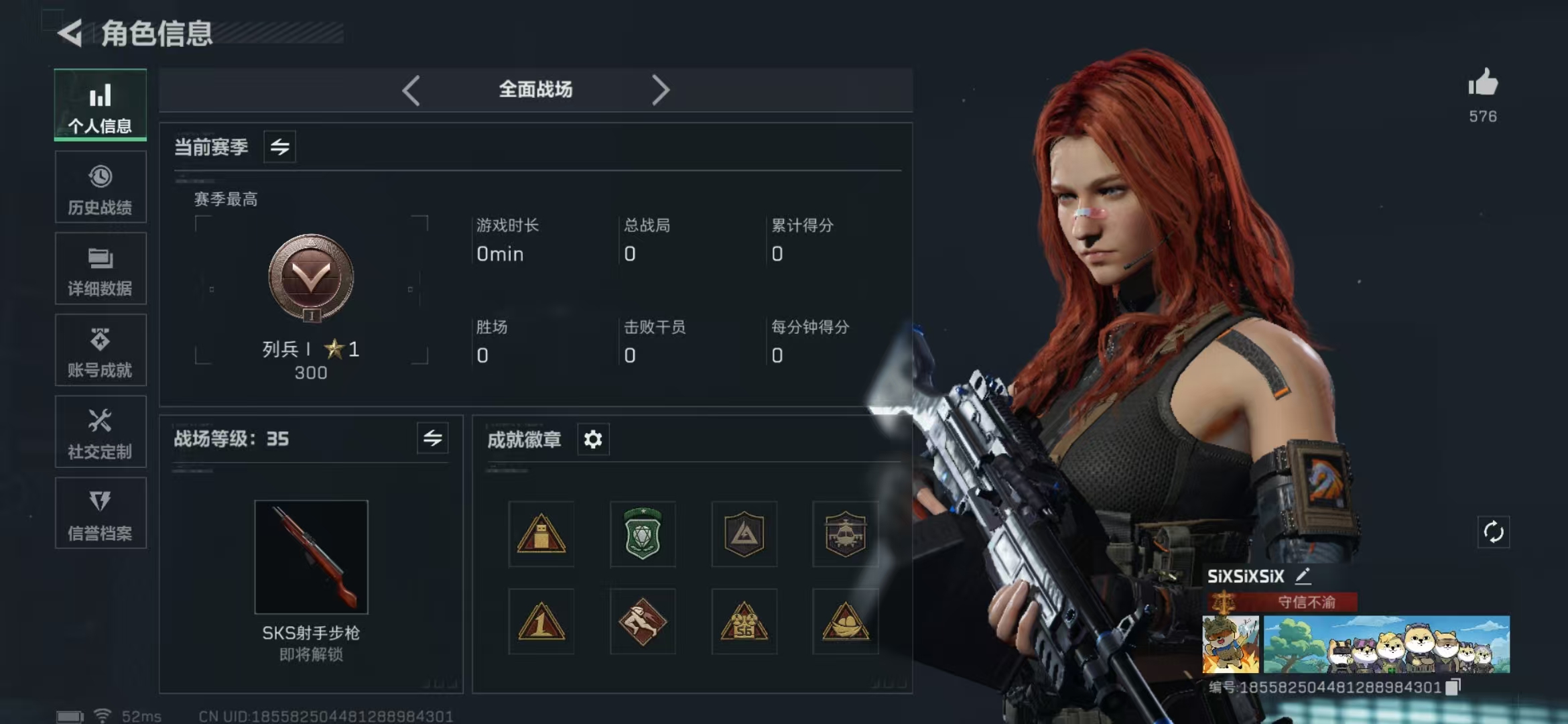
Task: Open the 社交定制 tab
Action: [101, 432]
